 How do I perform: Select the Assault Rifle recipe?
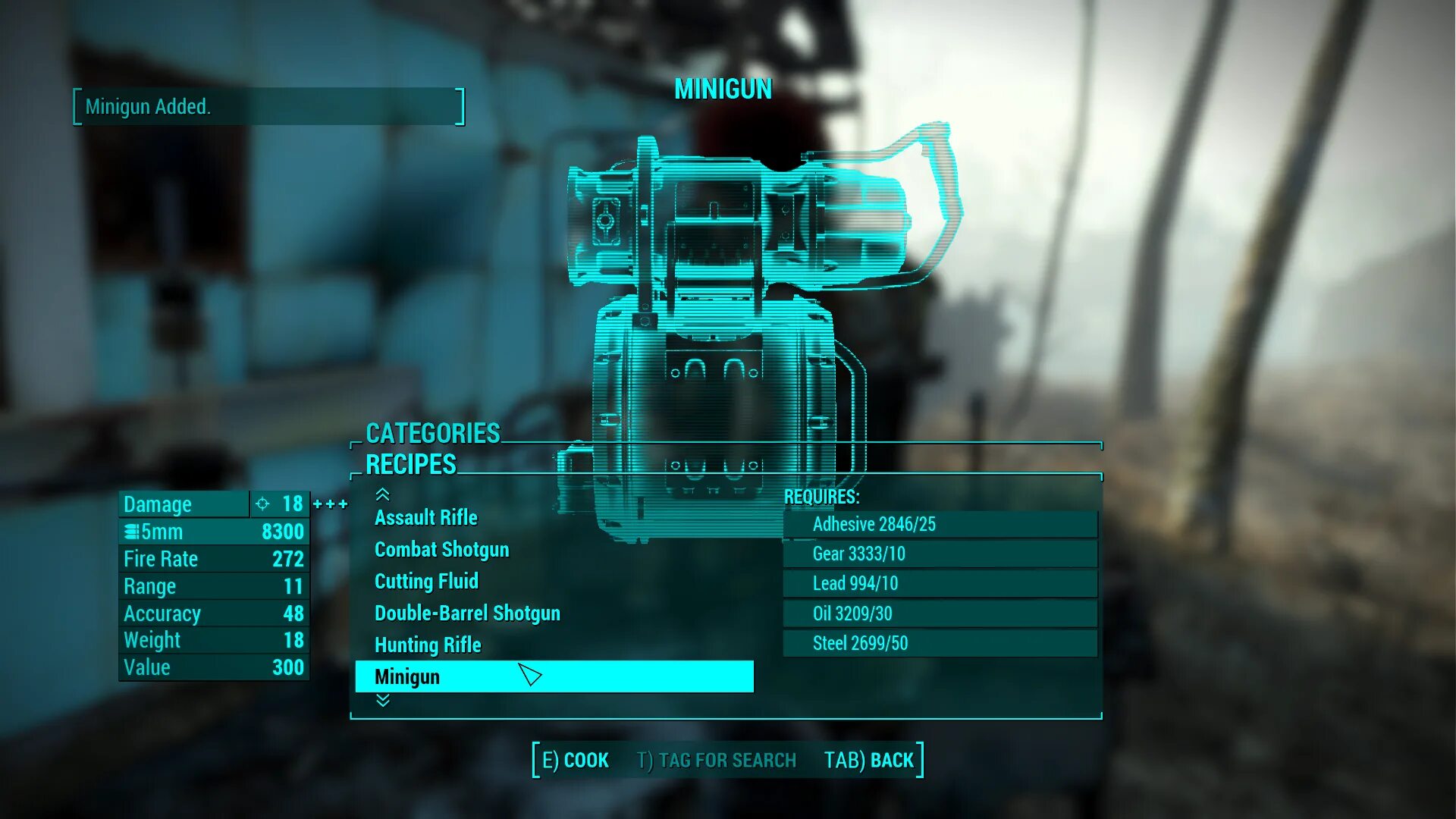pyautogui.click(x=425, y=518)
